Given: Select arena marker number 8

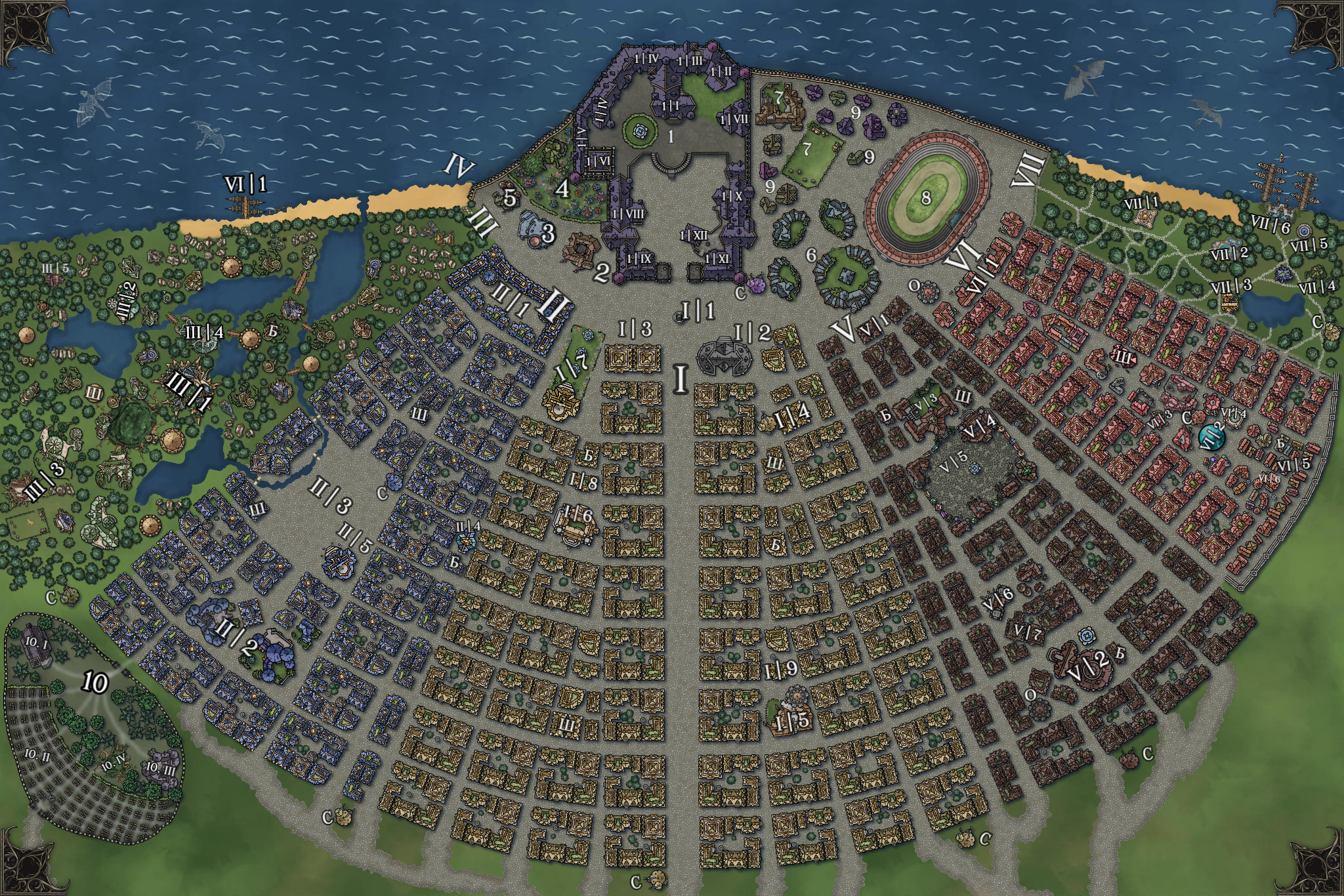Looking at the screenshot, I should click(926, 197).
